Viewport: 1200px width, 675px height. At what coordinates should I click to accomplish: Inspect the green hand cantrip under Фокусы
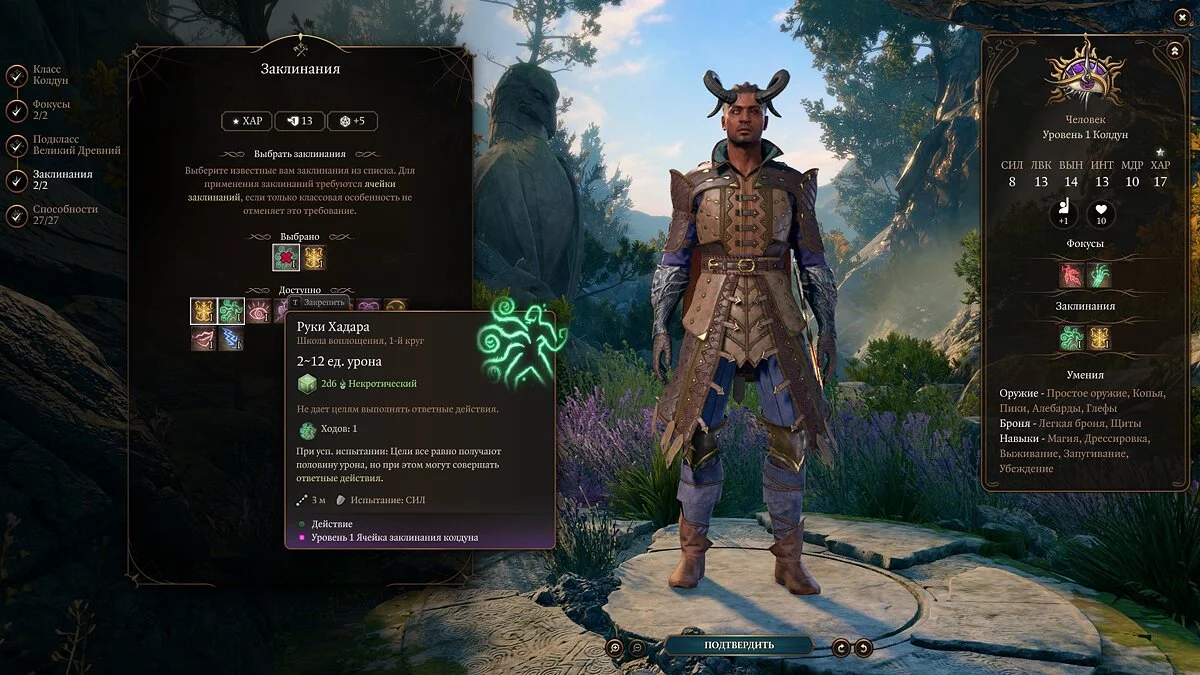[x=1099, y=275]
